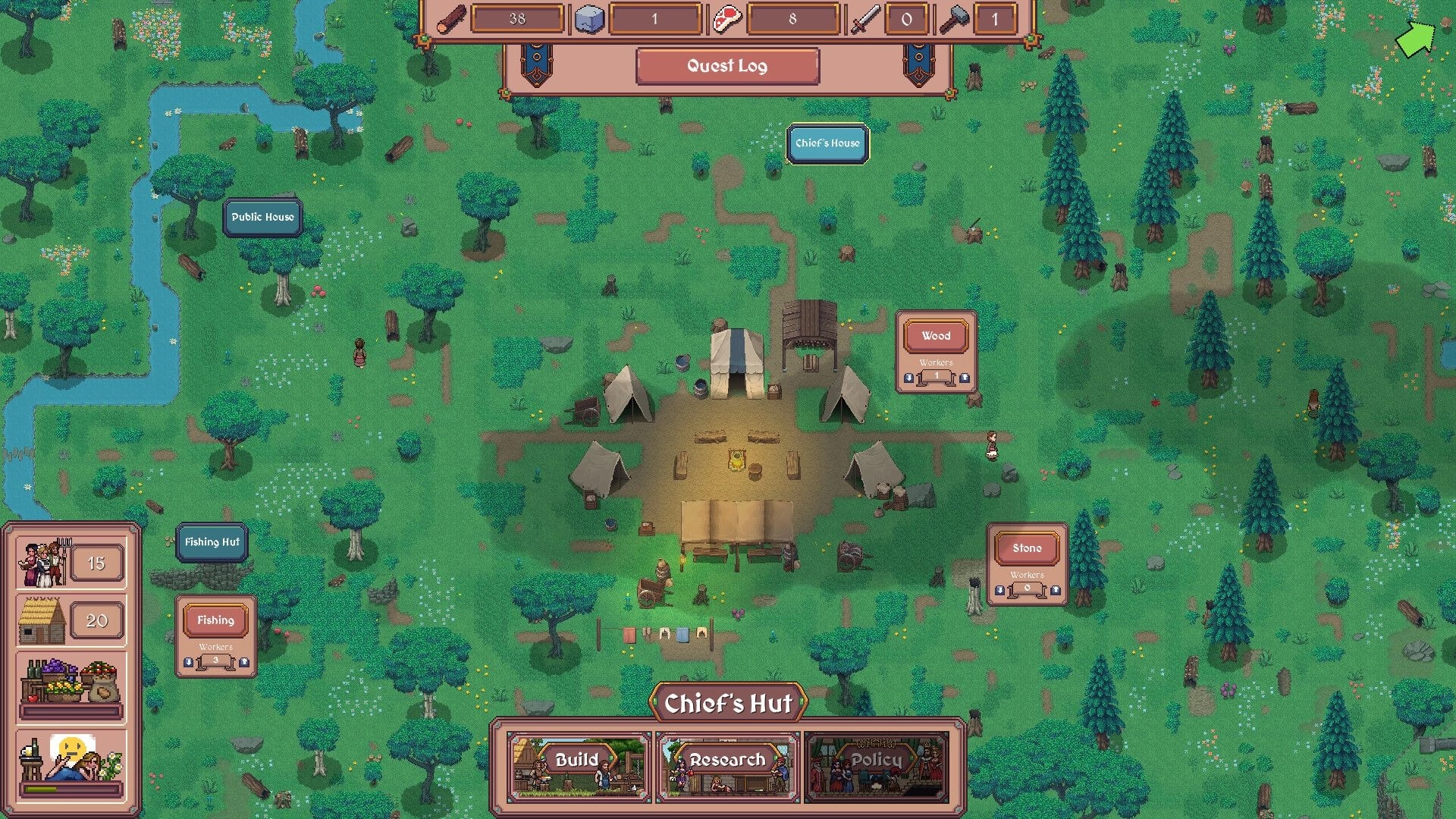Decrease Fishing workers with the down arrow

188,663
